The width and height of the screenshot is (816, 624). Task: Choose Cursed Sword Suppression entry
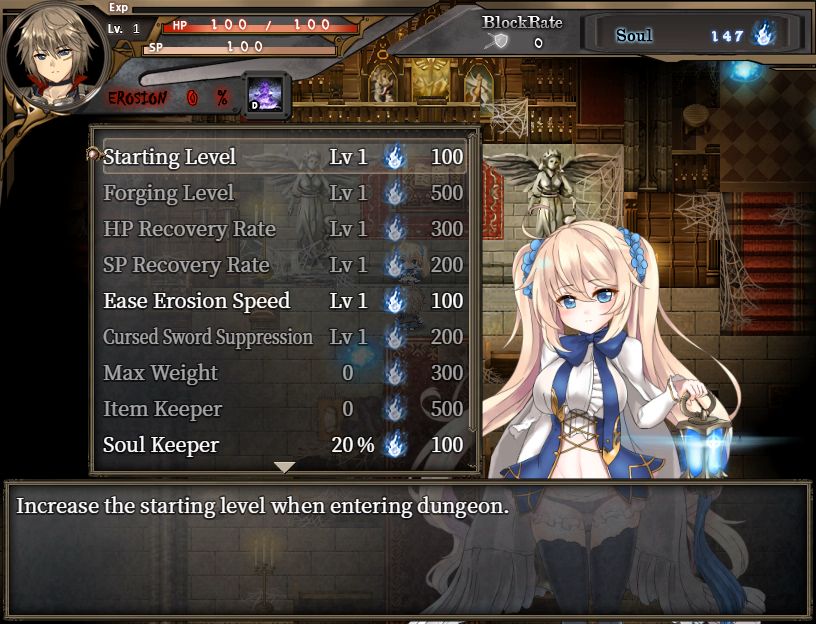[283, 337]
